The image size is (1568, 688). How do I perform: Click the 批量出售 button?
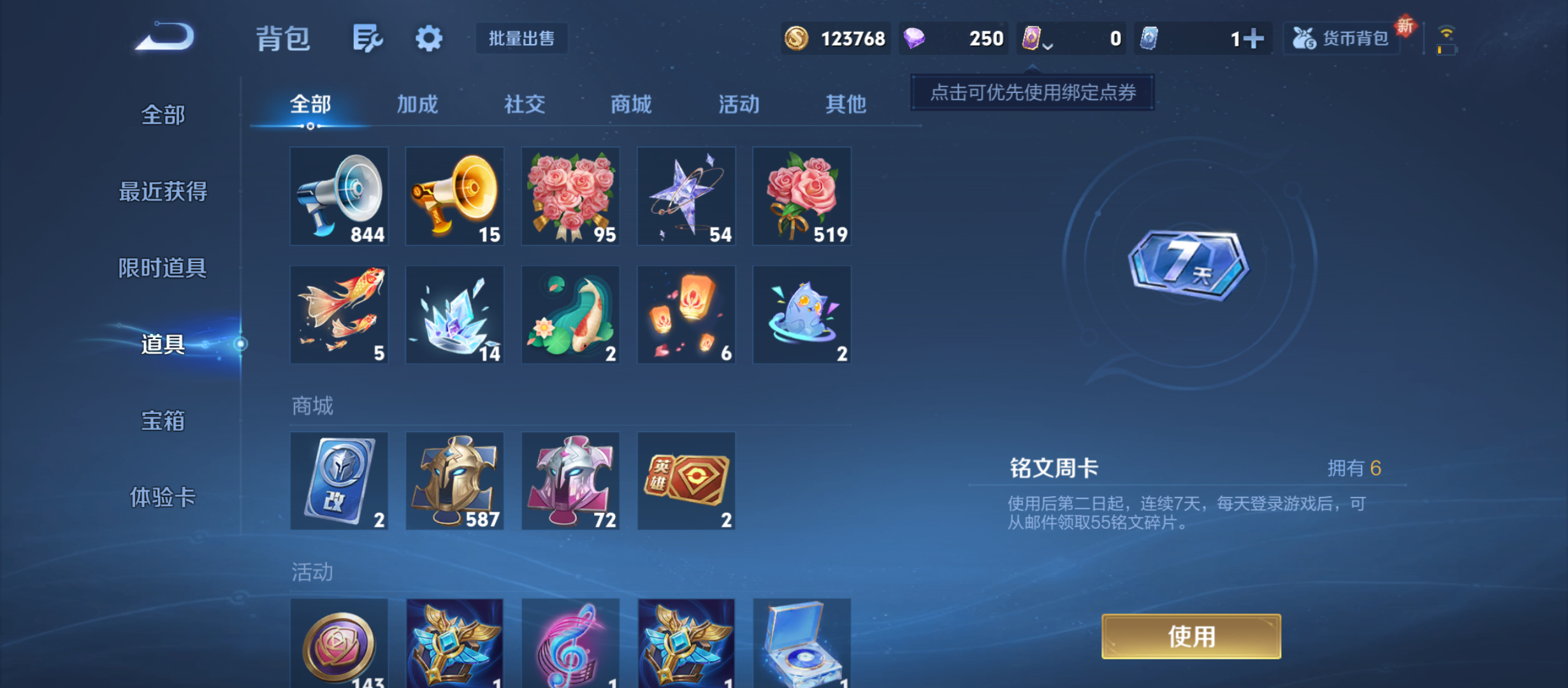point(521,38)
